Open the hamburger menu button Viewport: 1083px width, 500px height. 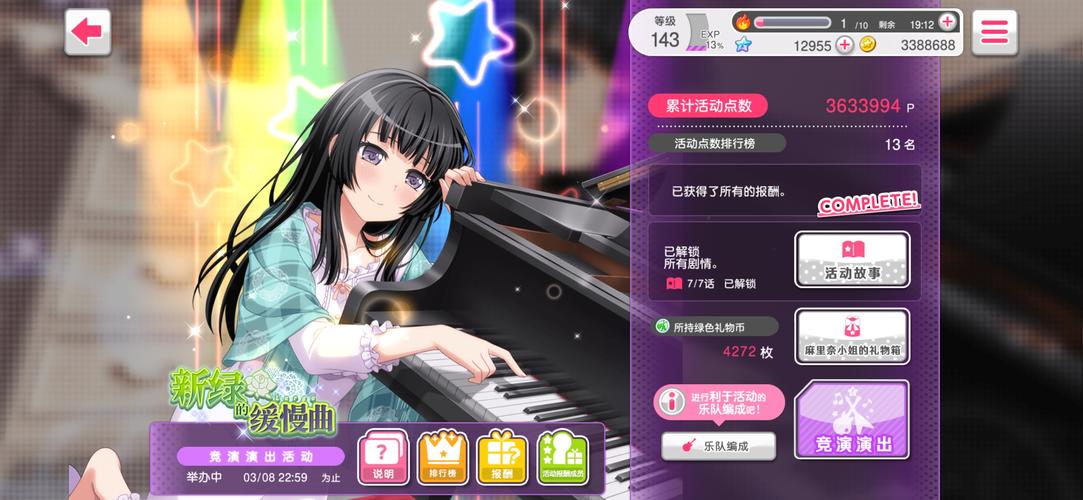[993, 31]
